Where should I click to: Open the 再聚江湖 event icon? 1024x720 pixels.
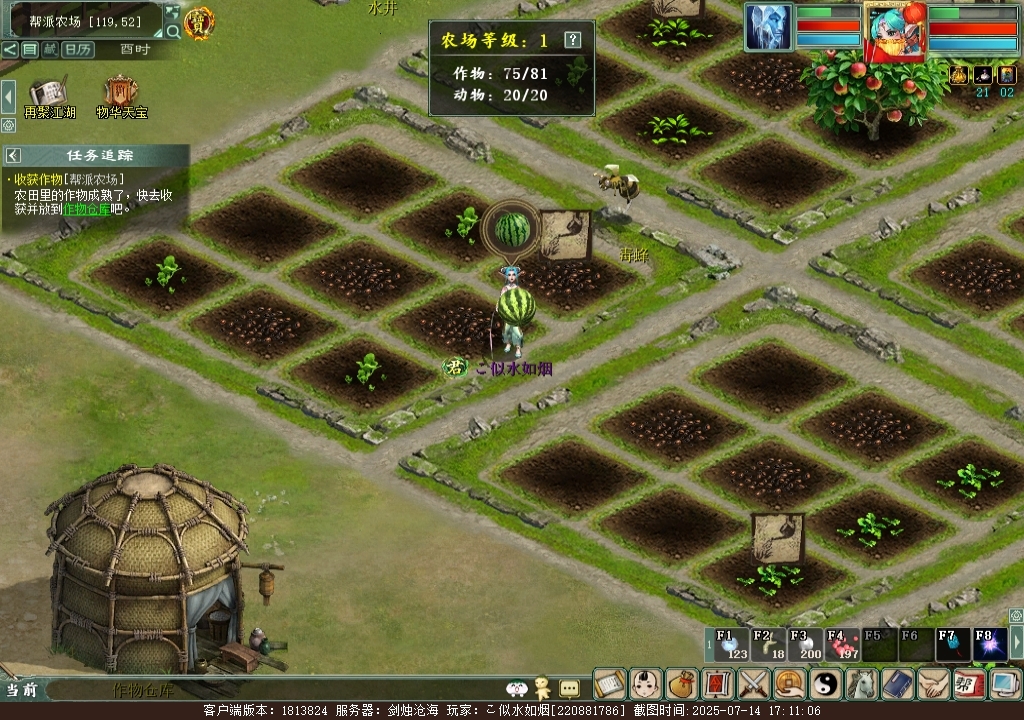tap(50, 97)
